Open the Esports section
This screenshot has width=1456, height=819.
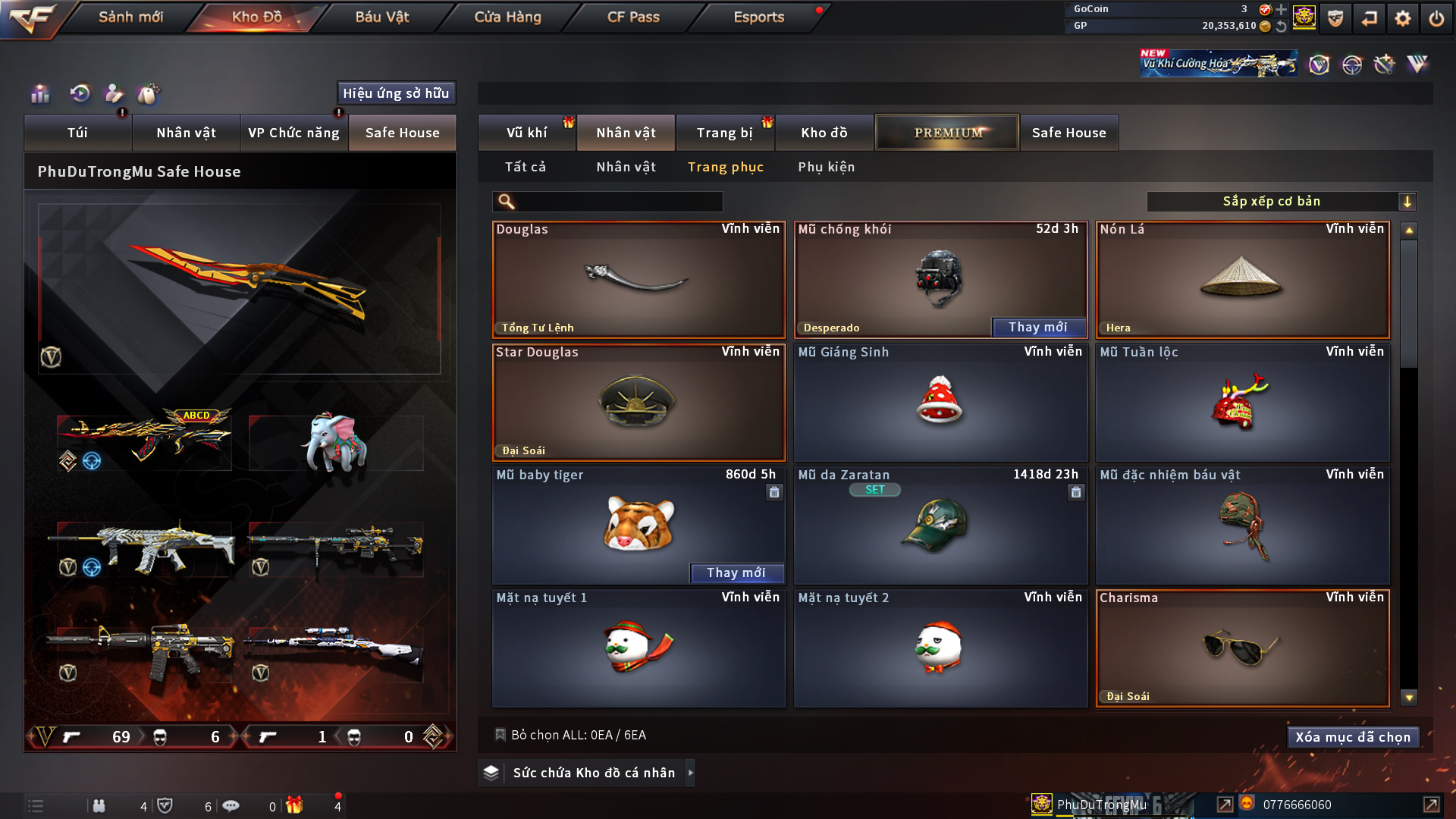tap(758, 17)
